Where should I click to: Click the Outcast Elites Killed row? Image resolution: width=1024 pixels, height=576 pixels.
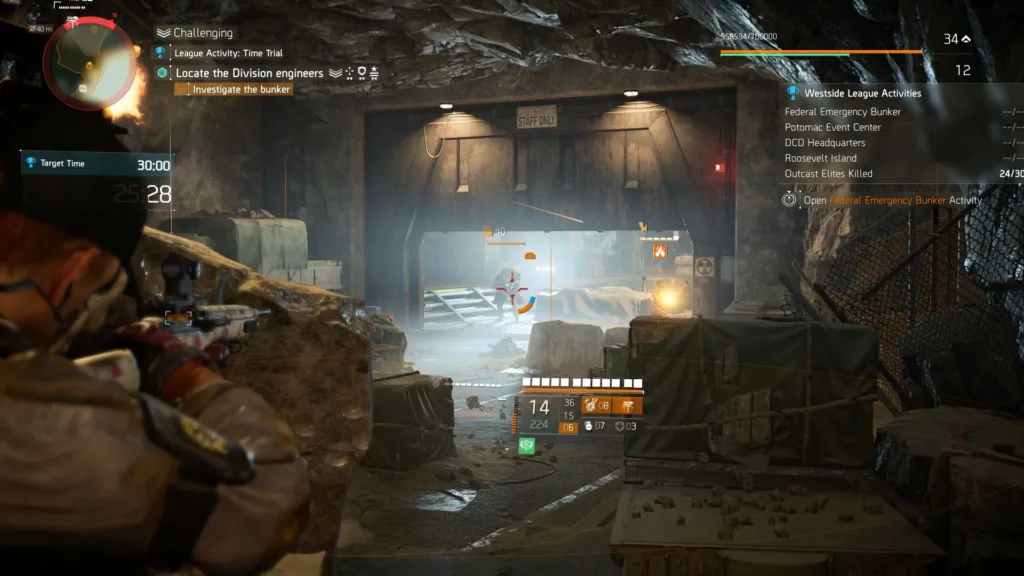tap(828, 174)
